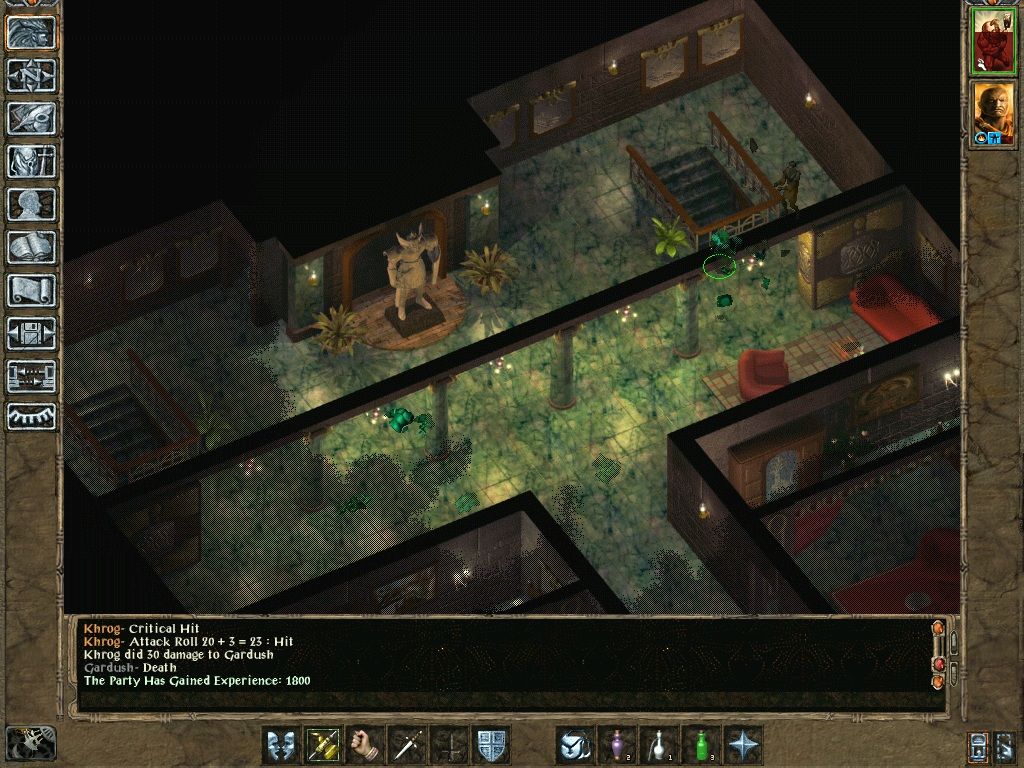Activate the shield guard button

(x=491, y=745)
